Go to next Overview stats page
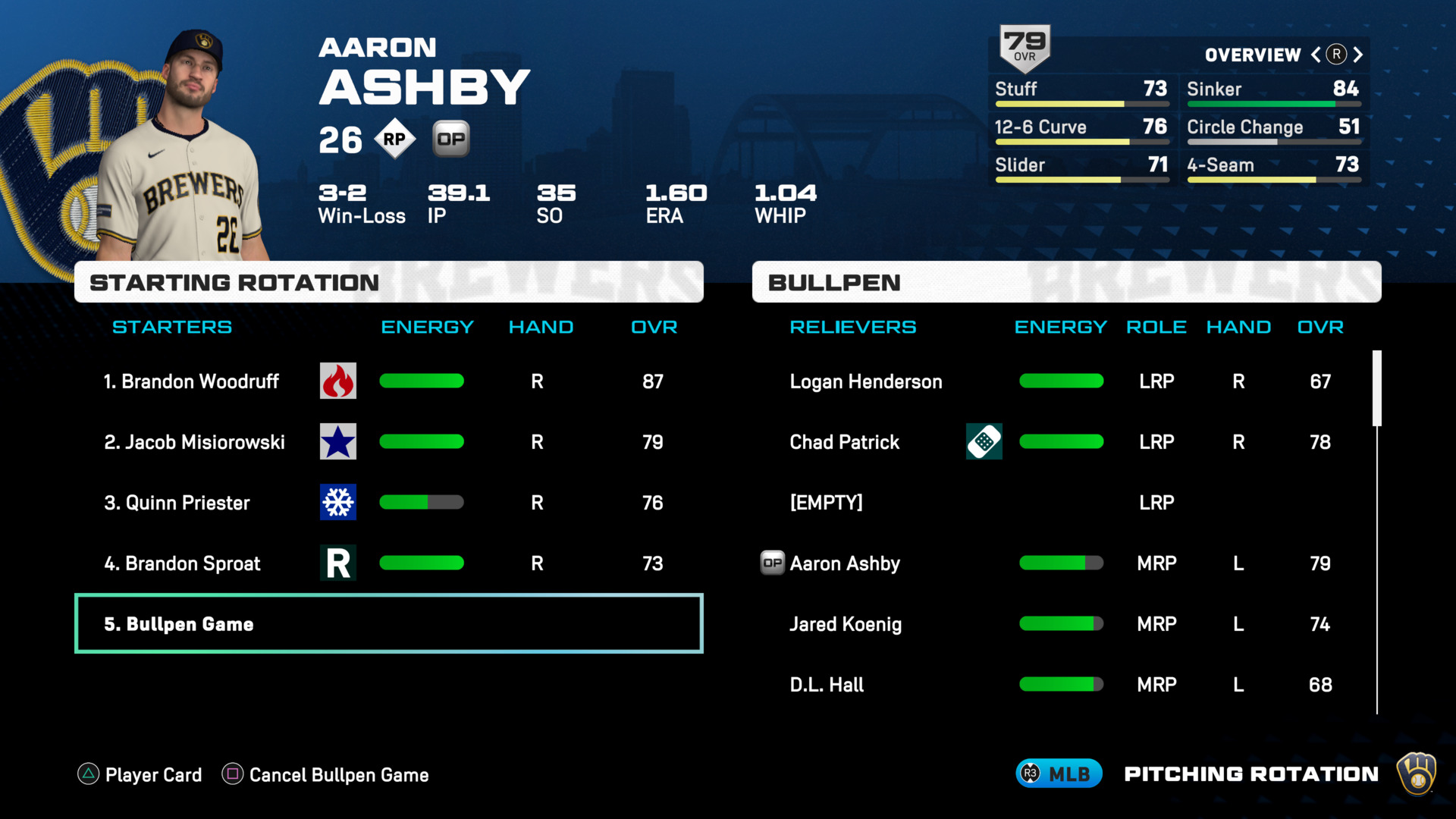The height and width of the screenshot is (819, 1456). tap(1358, 55)
